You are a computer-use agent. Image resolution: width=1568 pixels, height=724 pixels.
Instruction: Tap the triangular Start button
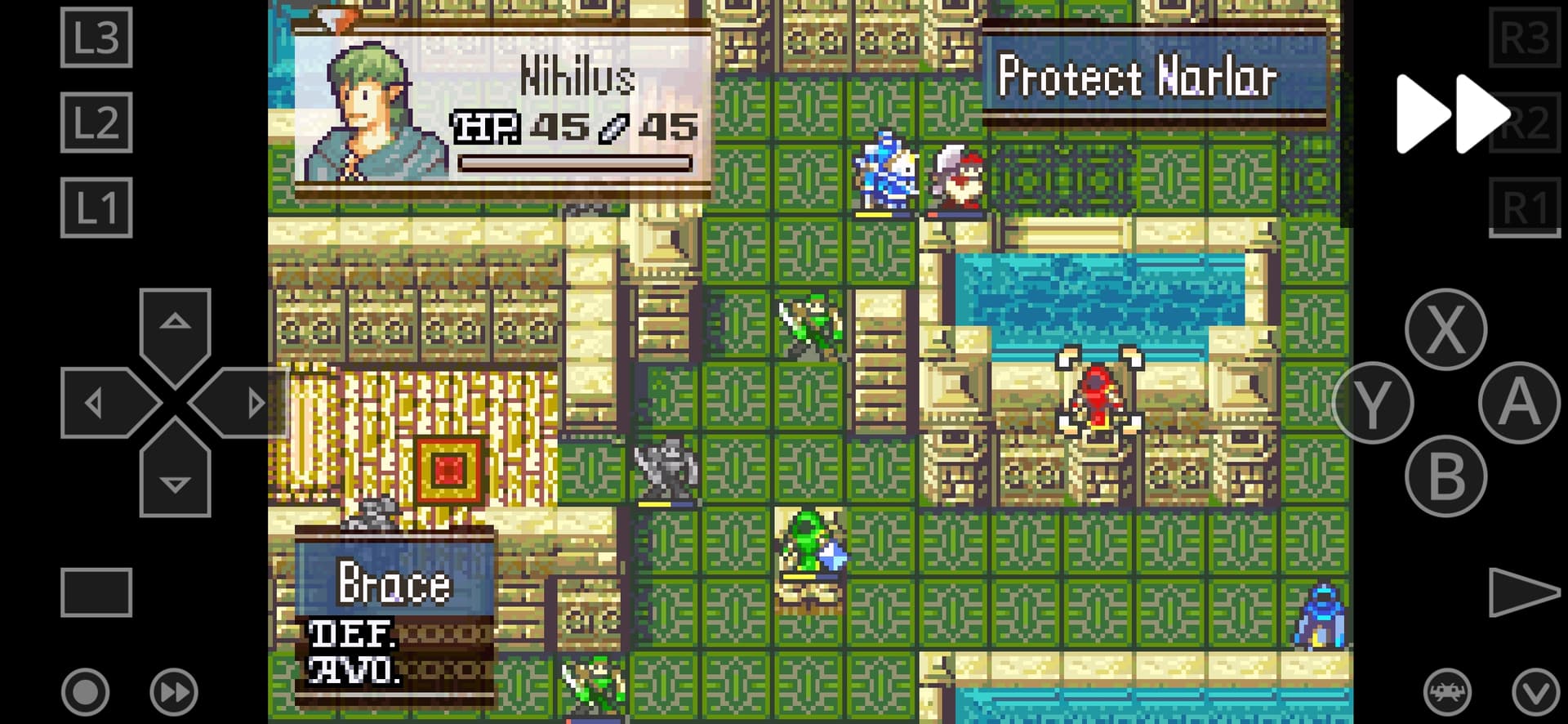pyautogui.click(x=1521, y=592)
